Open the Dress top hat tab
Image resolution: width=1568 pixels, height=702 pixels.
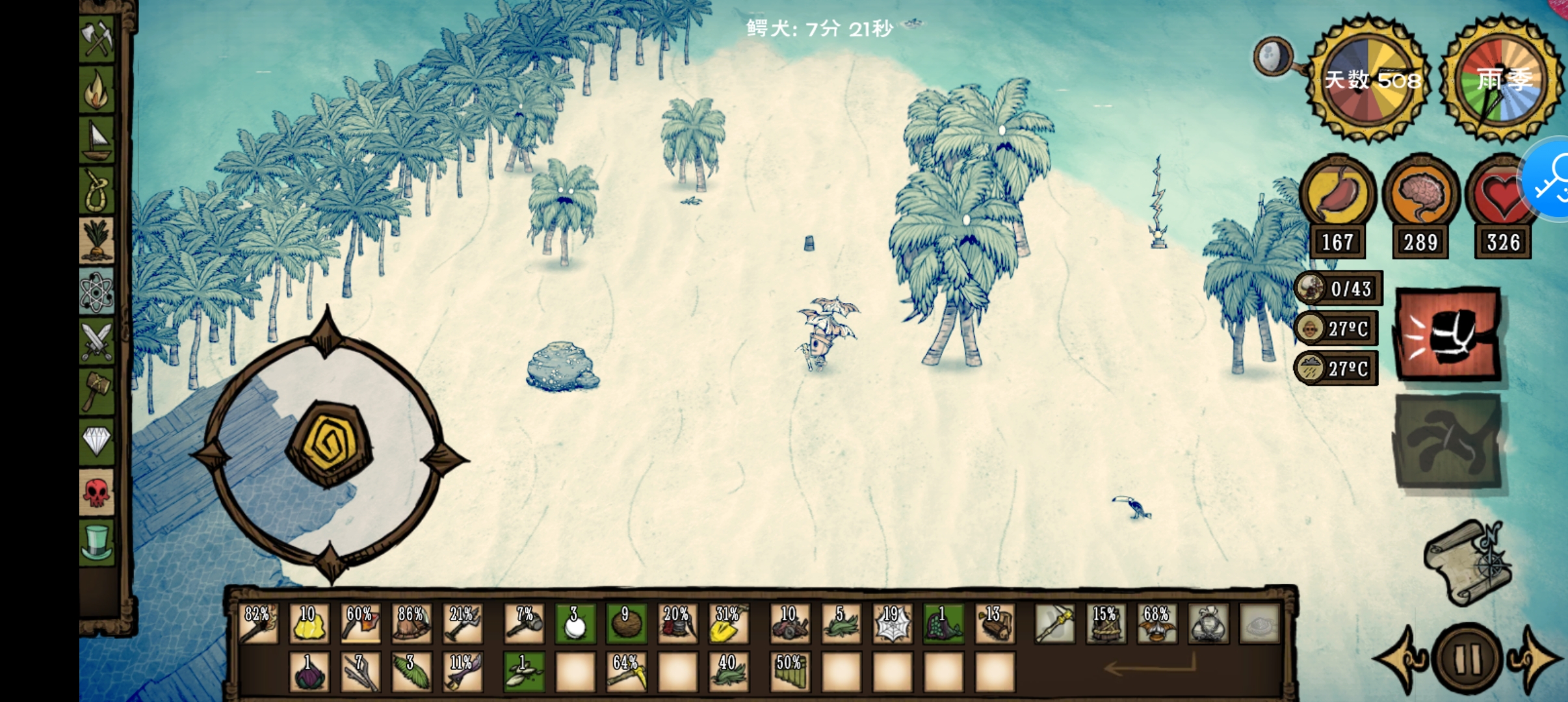pyautogui.click(x=97, y=543)
